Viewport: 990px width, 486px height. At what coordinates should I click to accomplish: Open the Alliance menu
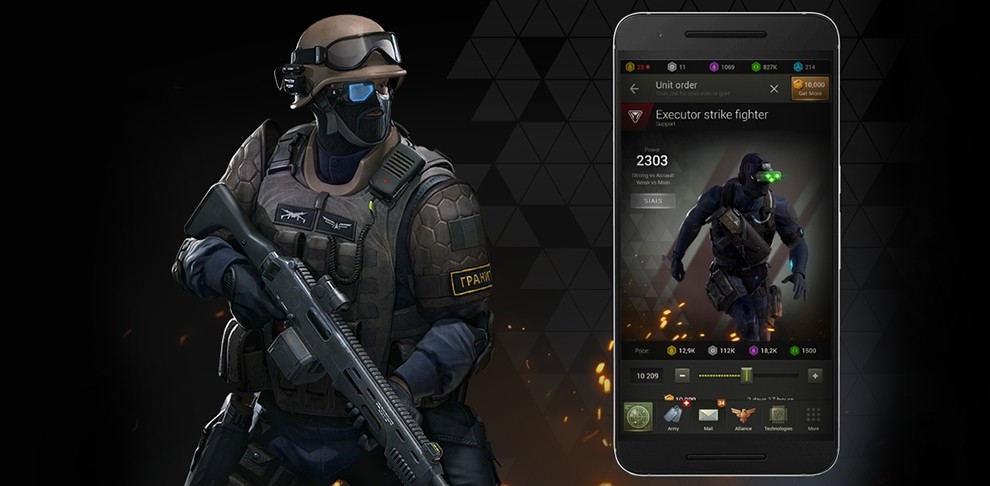742,416
